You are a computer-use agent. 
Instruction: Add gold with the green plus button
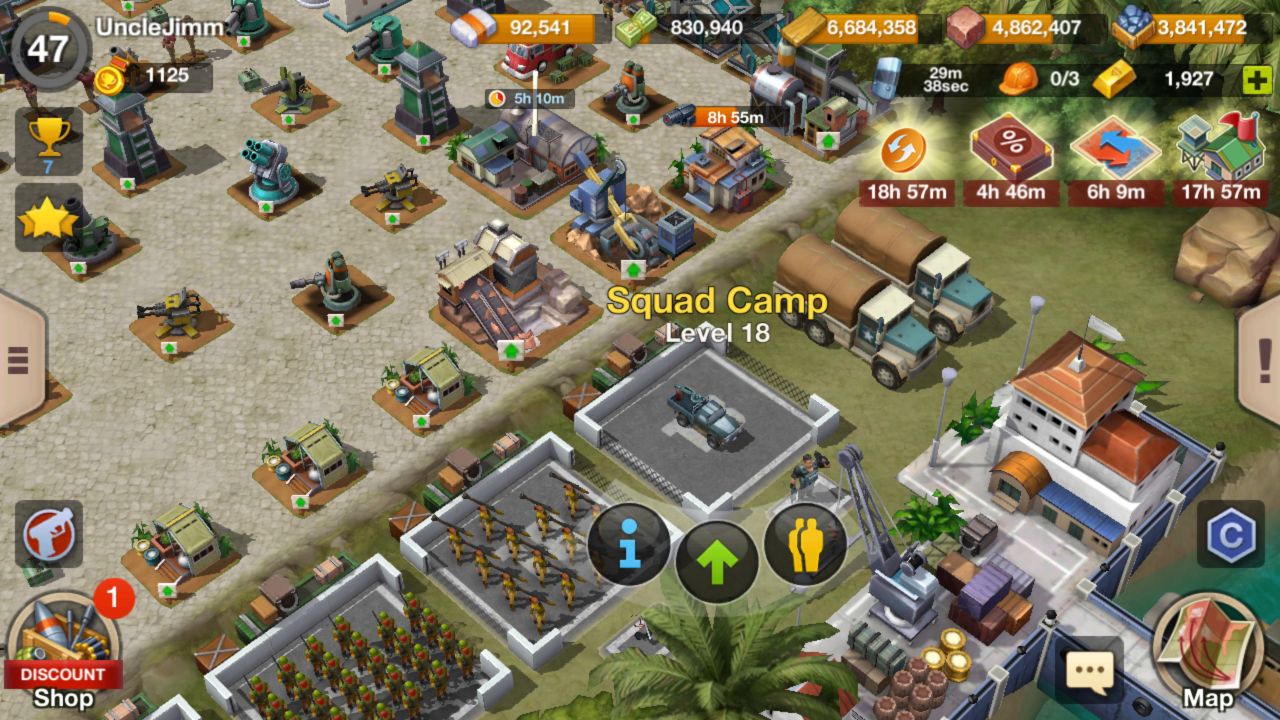pyautogui.click(x=1256, y=80)
